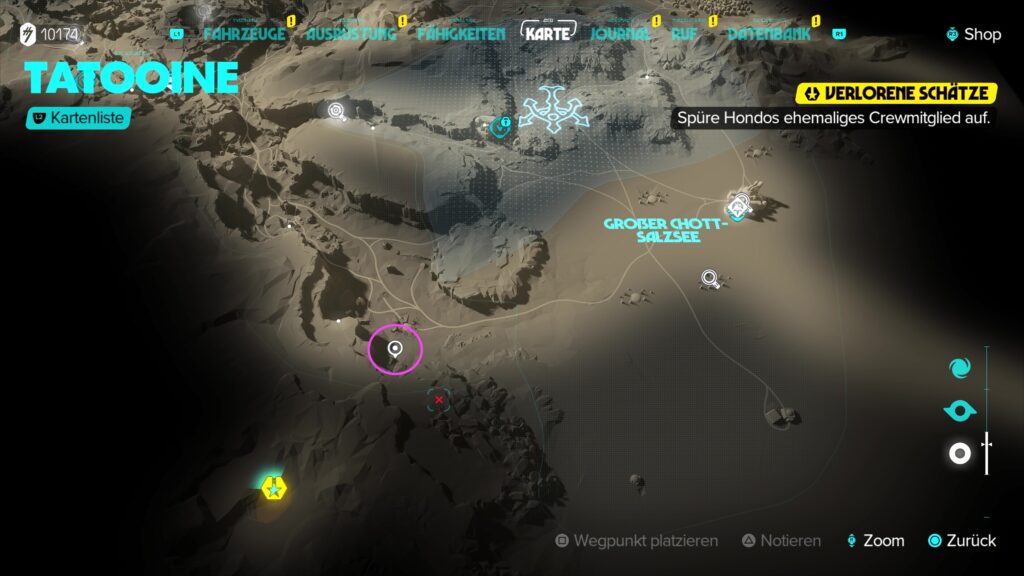Choose the planet orbit zoom level

(959, 411)
